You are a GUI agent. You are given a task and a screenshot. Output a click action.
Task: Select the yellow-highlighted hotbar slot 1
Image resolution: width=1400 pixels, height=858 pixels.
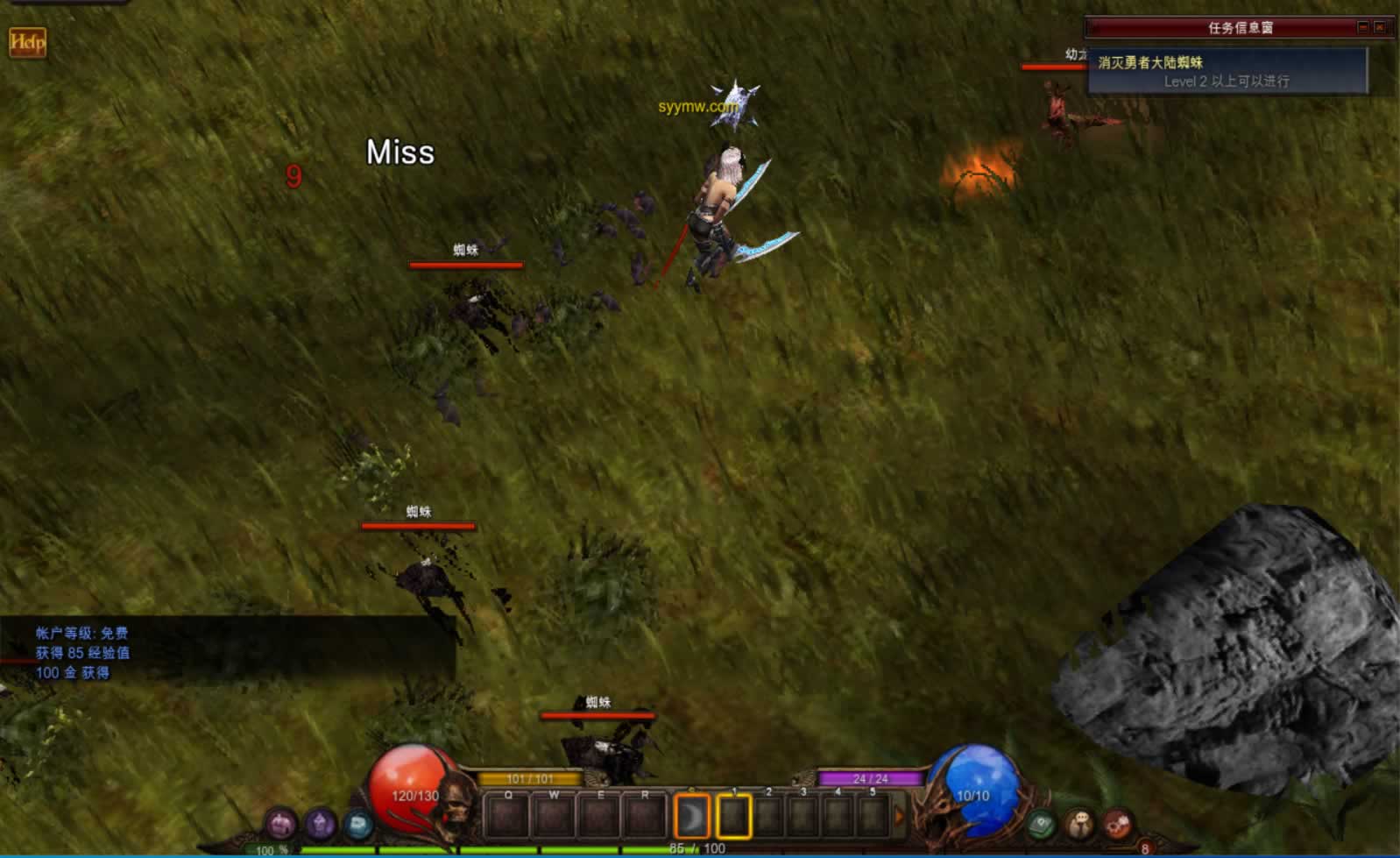point(734,817)
